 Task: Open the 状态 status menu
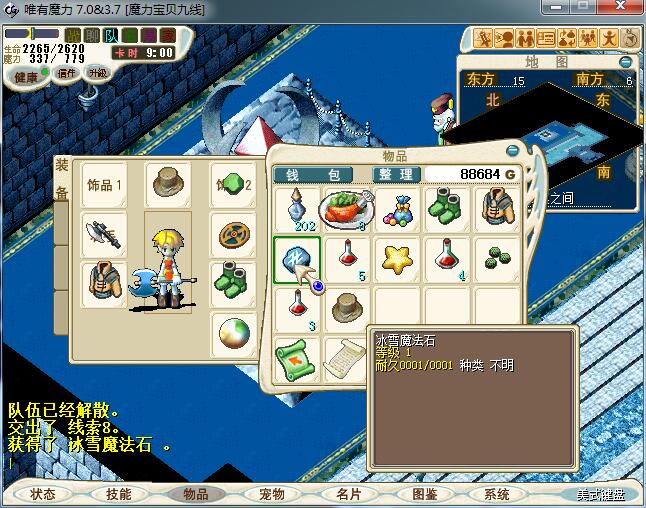click(42, 494)
